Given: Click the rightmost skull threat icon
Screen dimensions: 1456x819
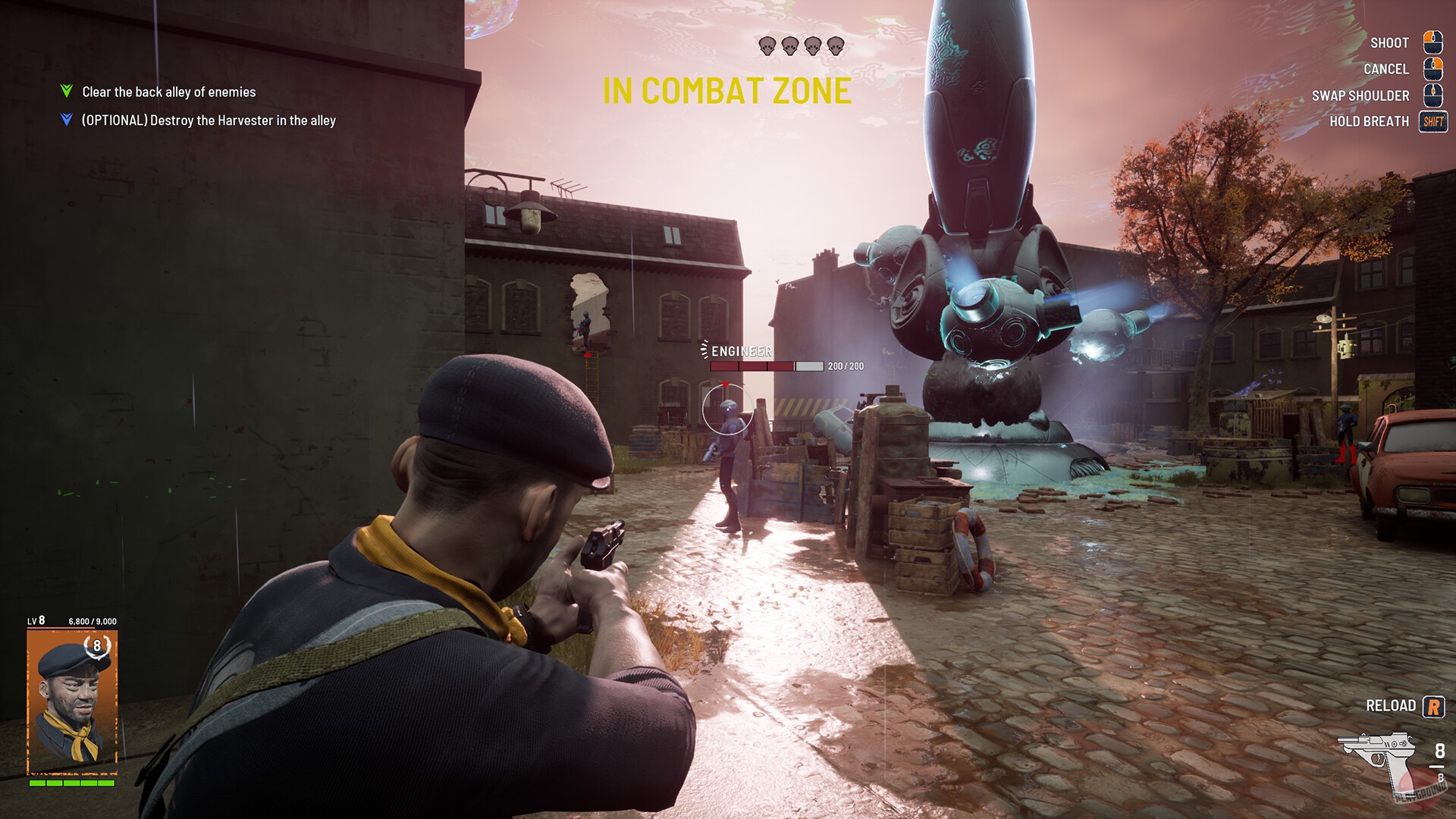Looking at the screenshot, I should (836, 45).
